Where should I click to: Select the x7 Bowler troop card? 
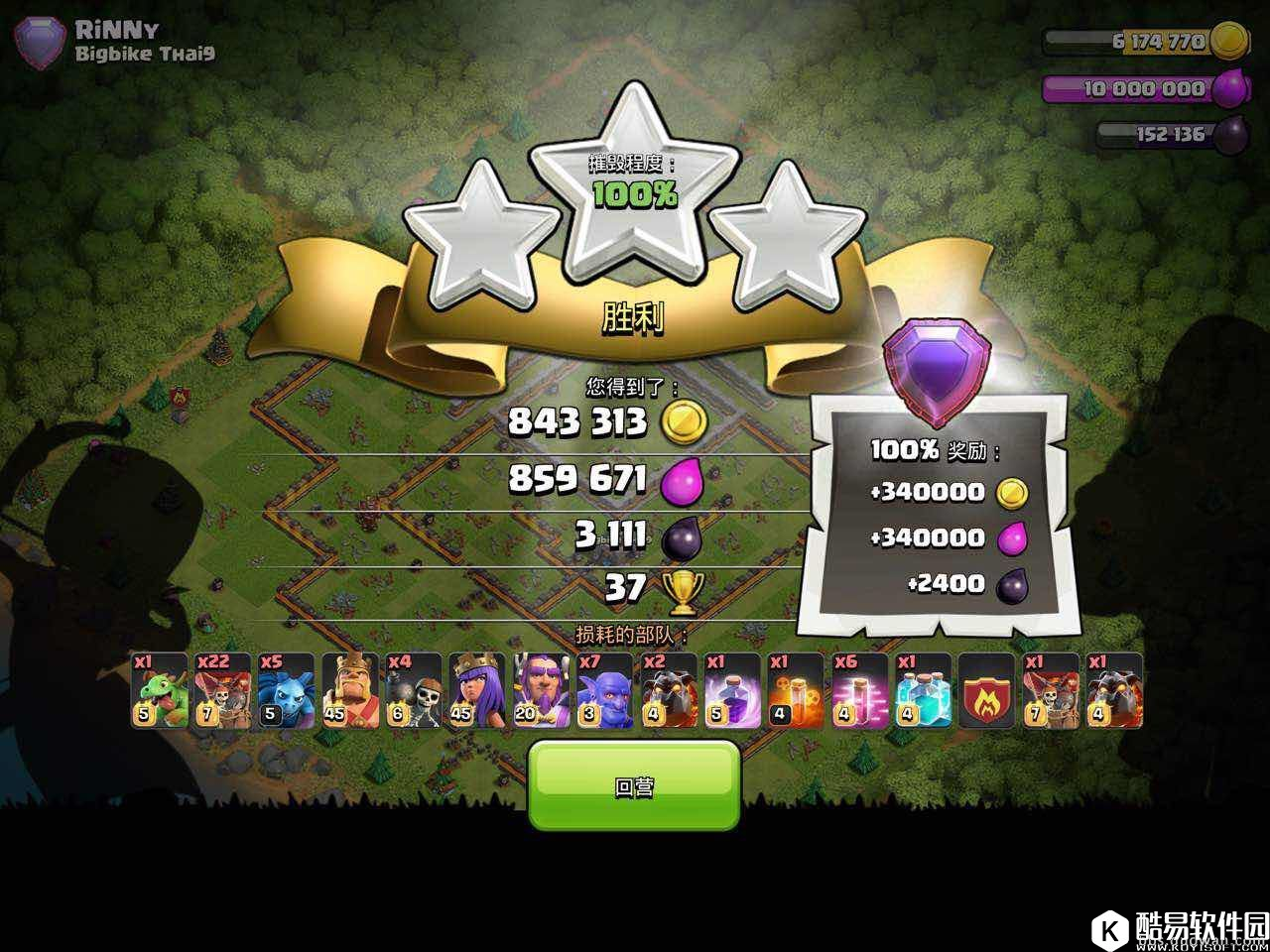point(603,690)
